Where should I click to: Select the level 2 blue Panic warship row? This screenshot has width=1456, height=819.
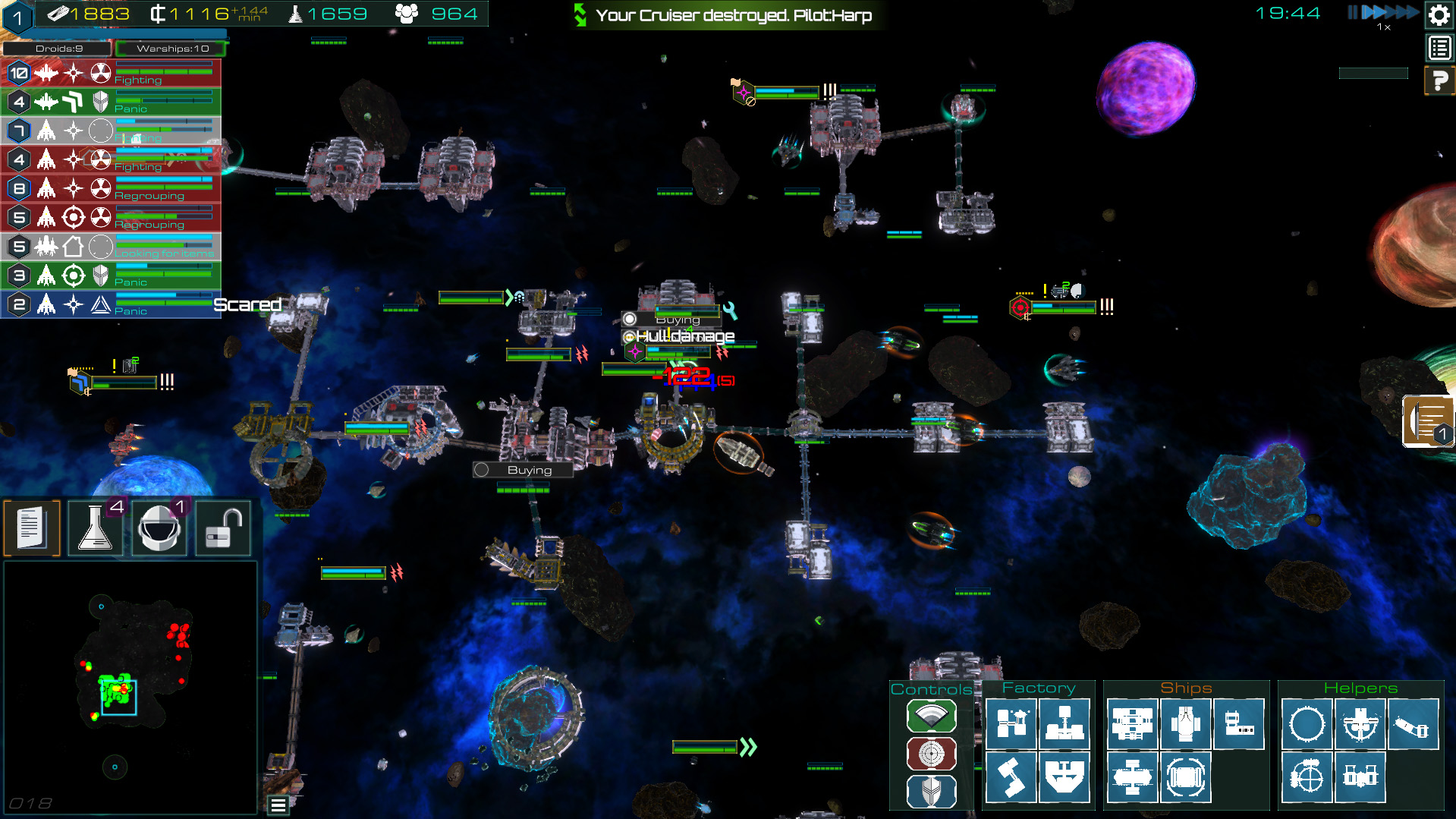(x=111, y=304)
